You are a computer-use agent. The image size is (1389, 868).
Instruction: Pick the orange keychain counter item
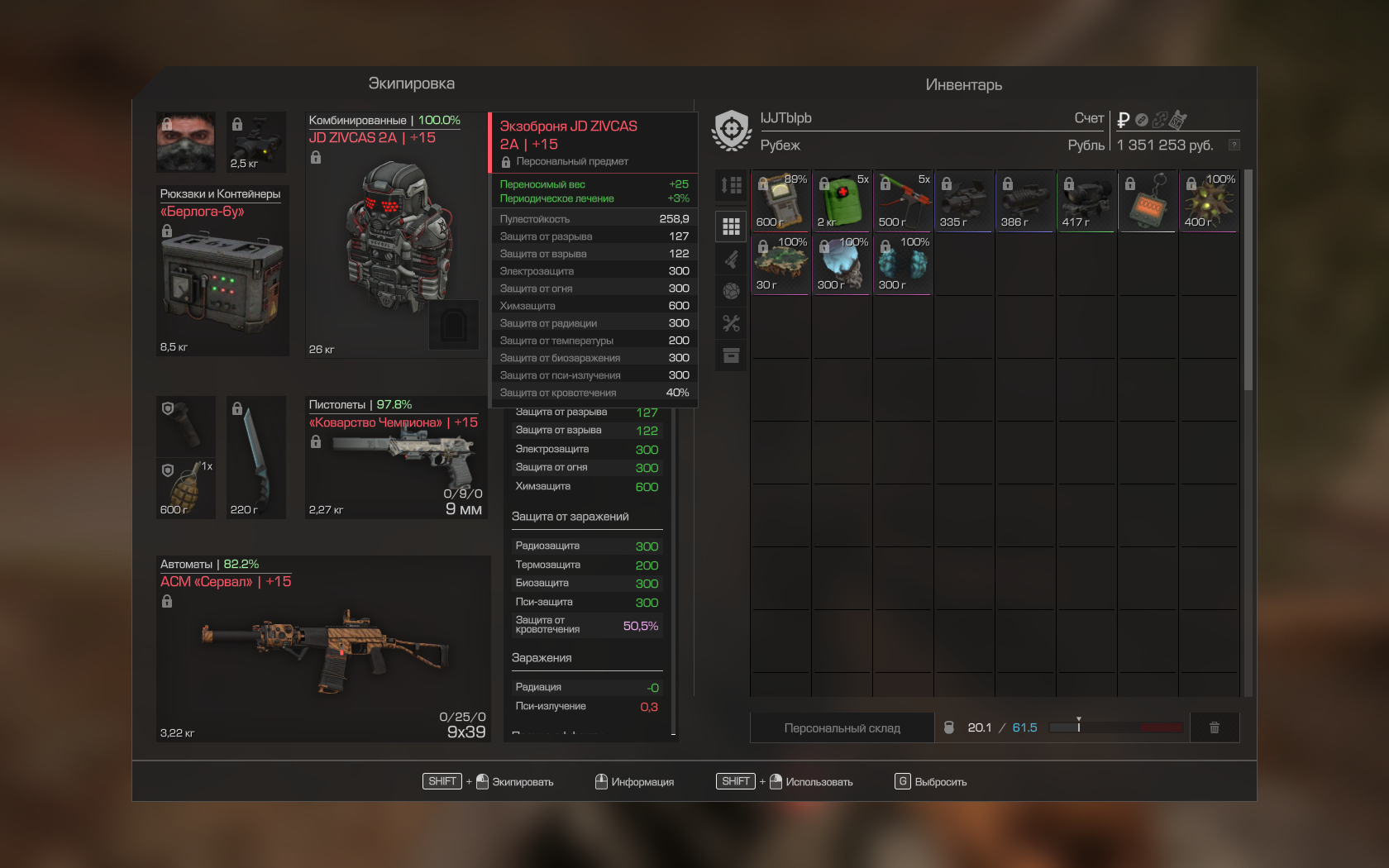1148,201
